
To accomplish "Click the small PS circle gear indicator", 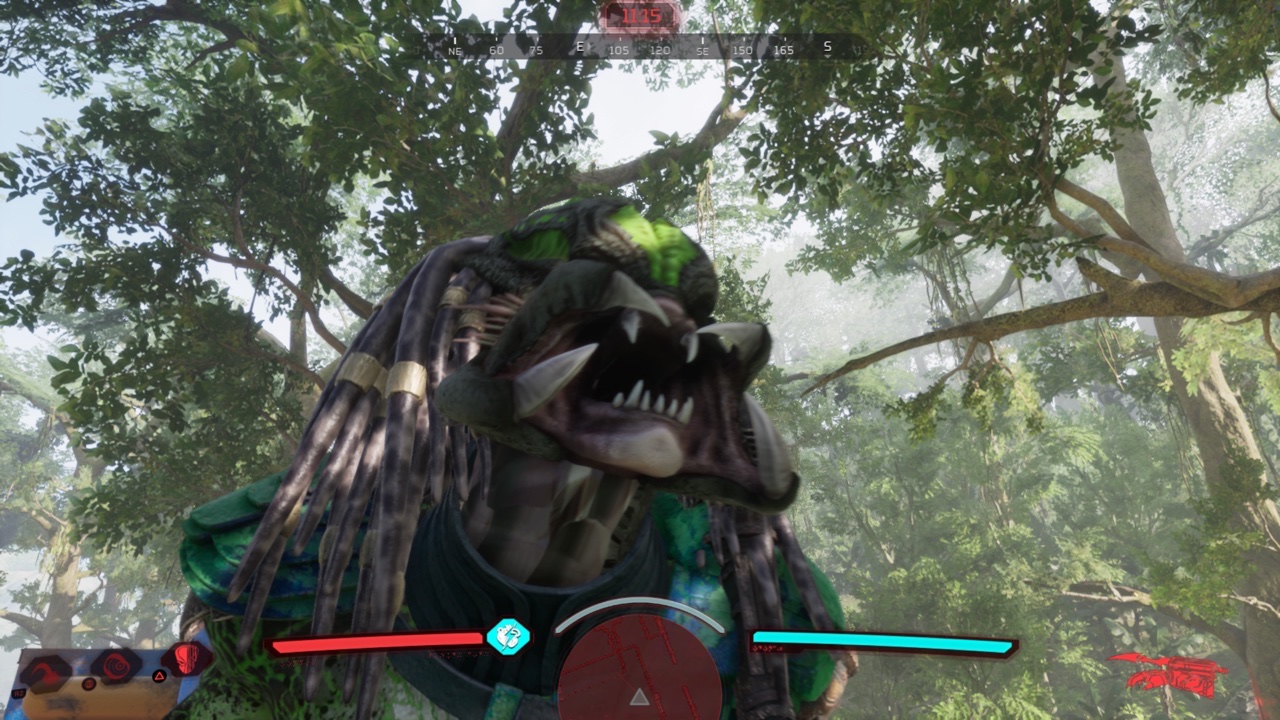I will 88,684.
